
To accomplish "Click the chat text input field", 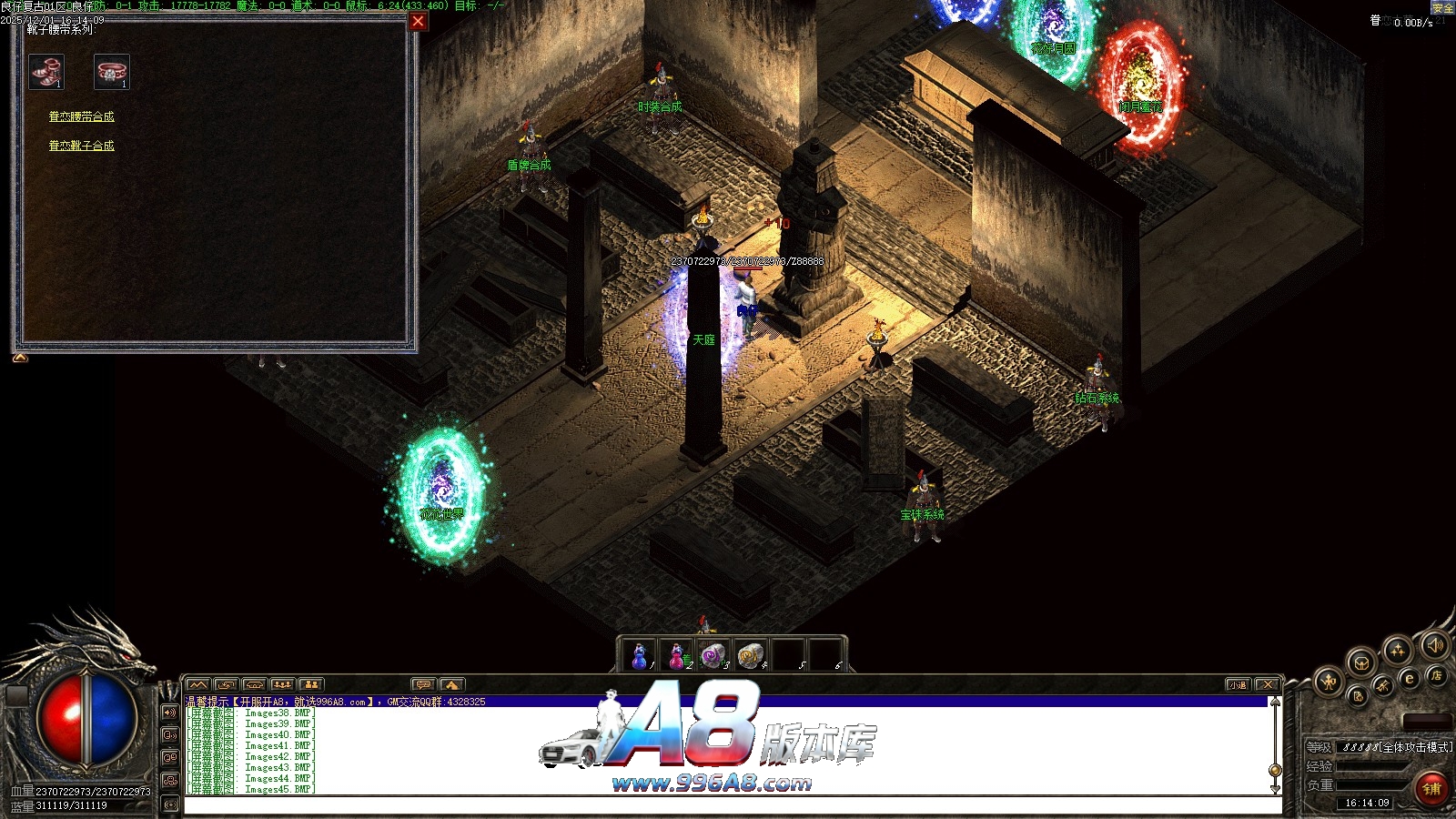I will pyautogui.click(x=728, y=805).
